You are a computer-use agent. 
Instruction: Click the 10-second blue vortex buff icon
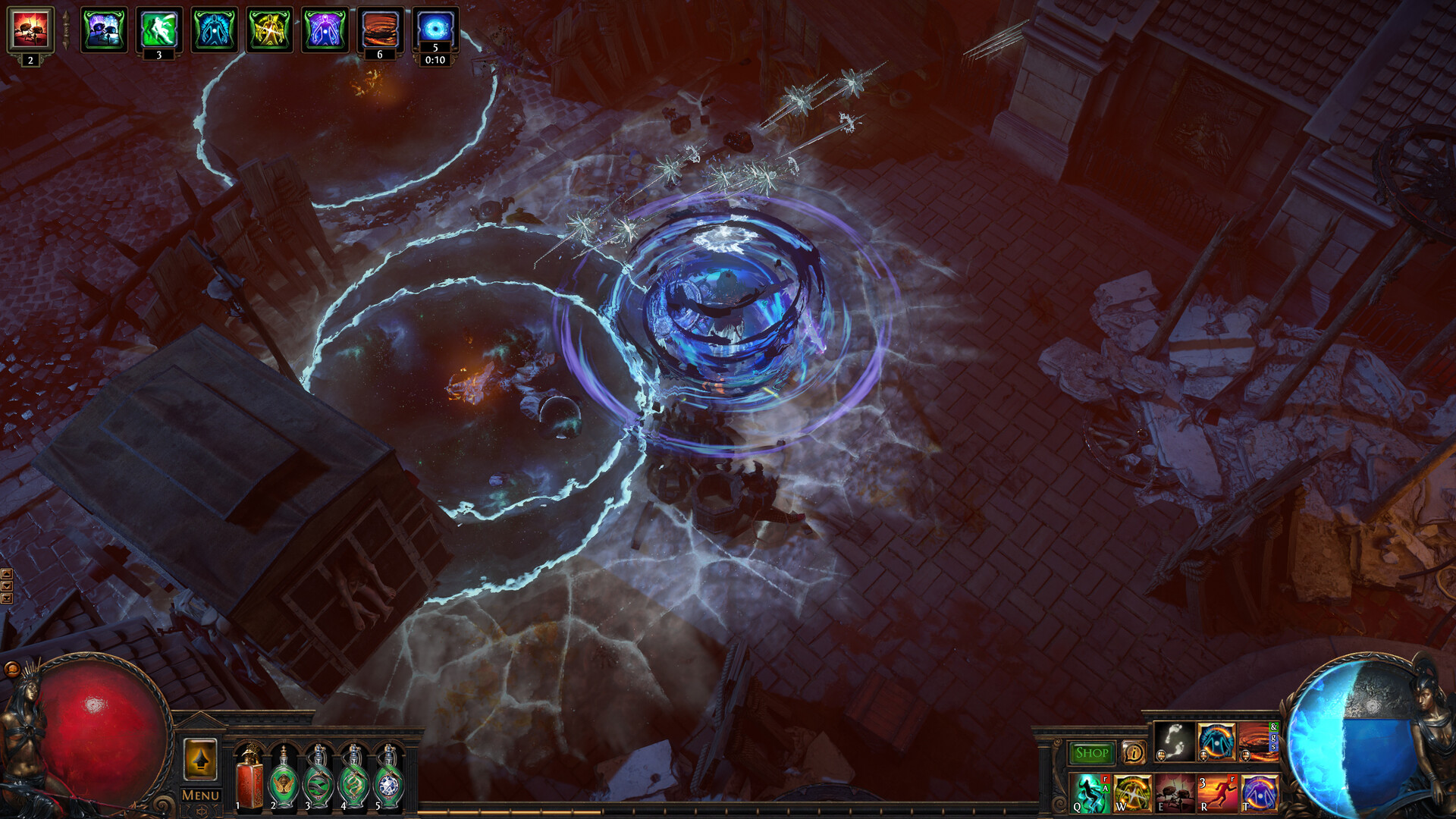pos(435,30)
